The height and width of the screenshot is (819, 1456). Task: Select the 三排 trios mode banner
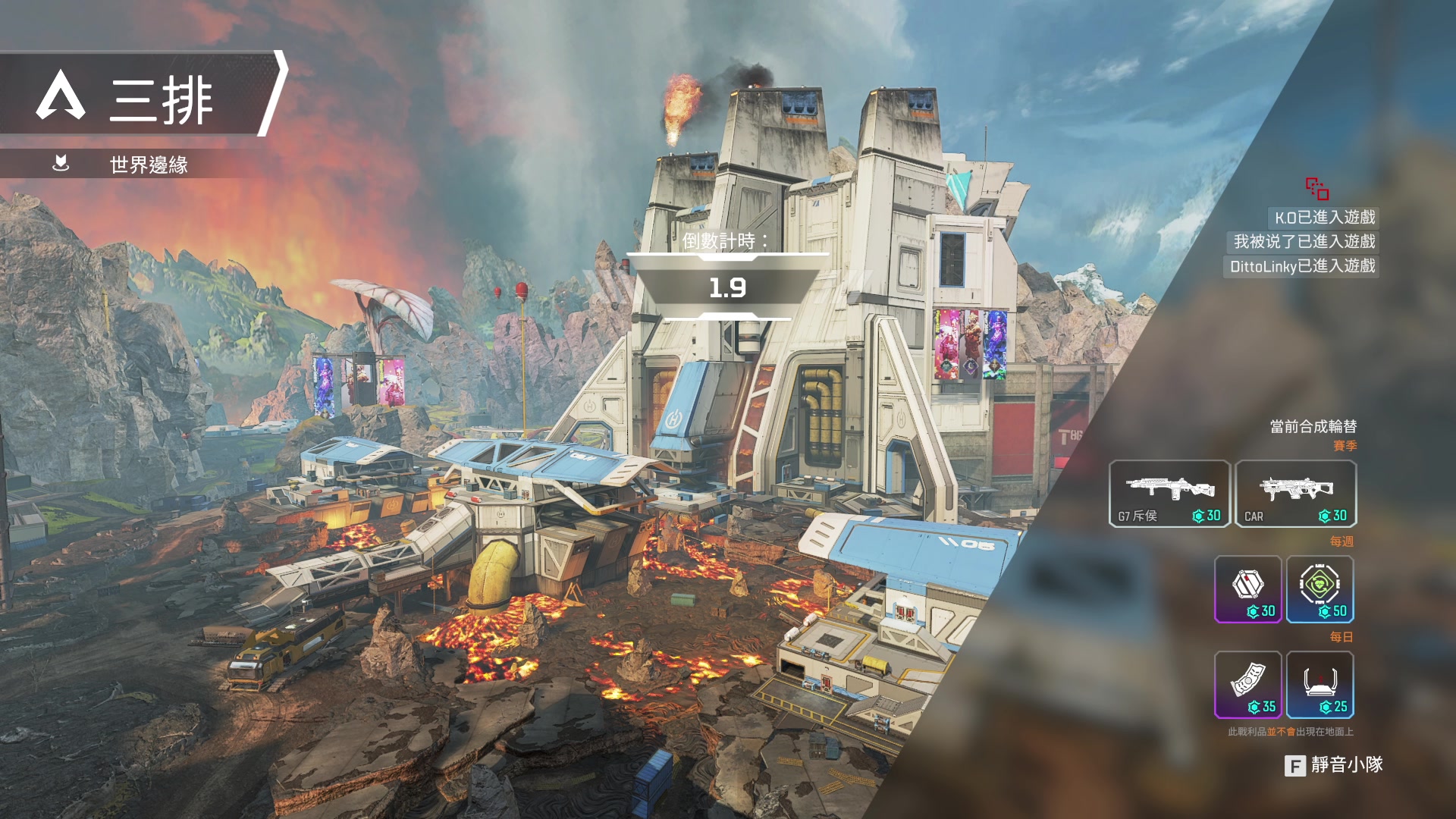click(x=144, y=95)
